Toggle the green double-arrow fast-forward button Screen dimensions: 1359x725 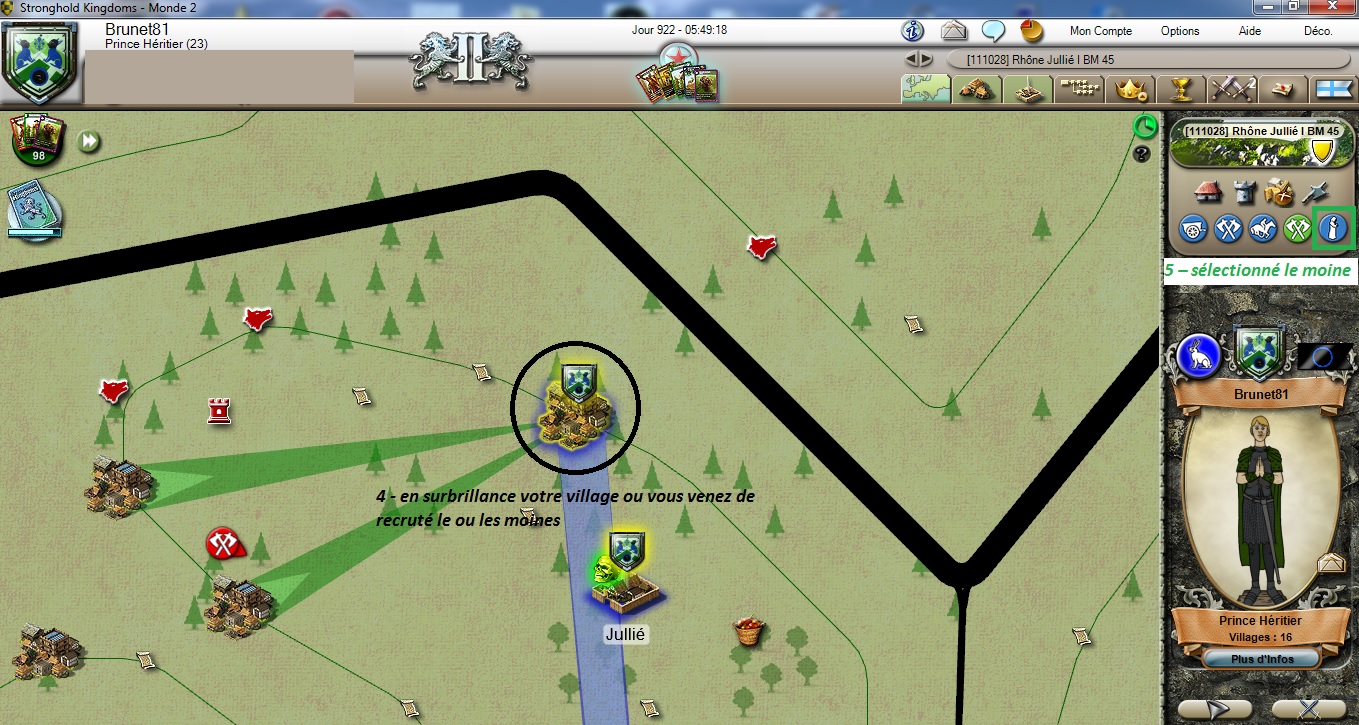[90, 141]
